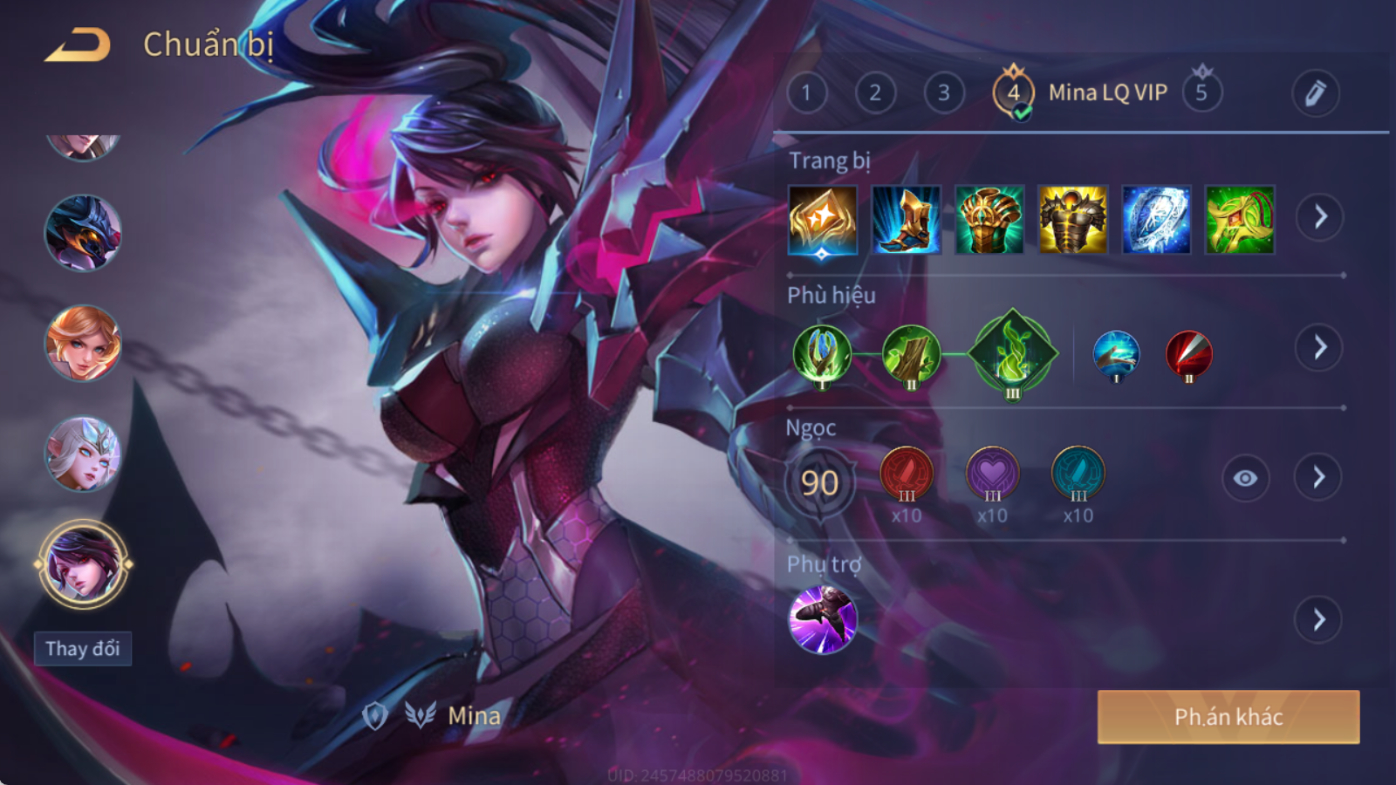Open the Phụ trợ talent arrow
The image size is (1396, 785).
[1318, 619]
